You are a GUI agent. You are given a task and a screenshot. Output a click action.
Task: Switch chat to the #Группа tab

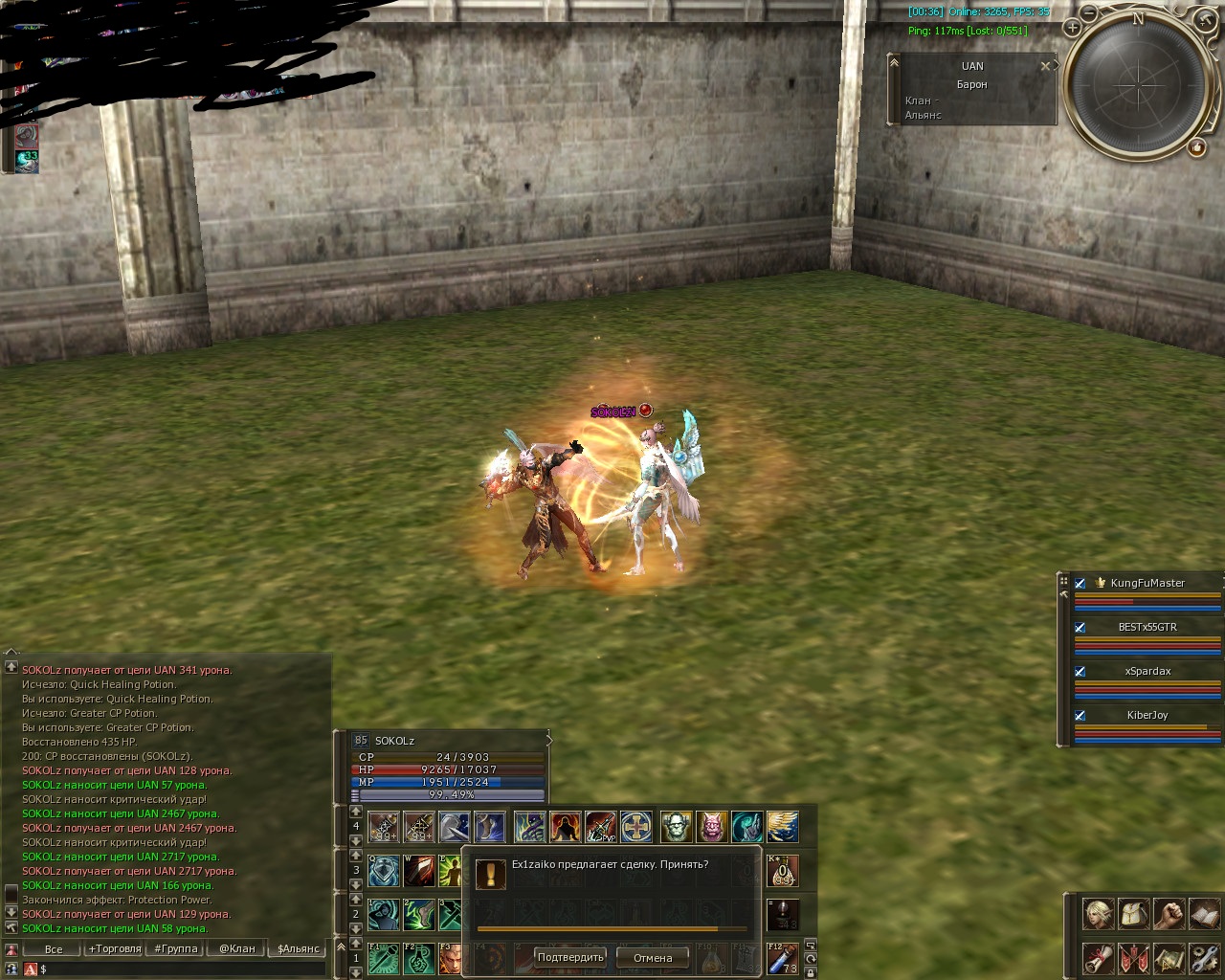pyautogui.click(x=176, y=948)
